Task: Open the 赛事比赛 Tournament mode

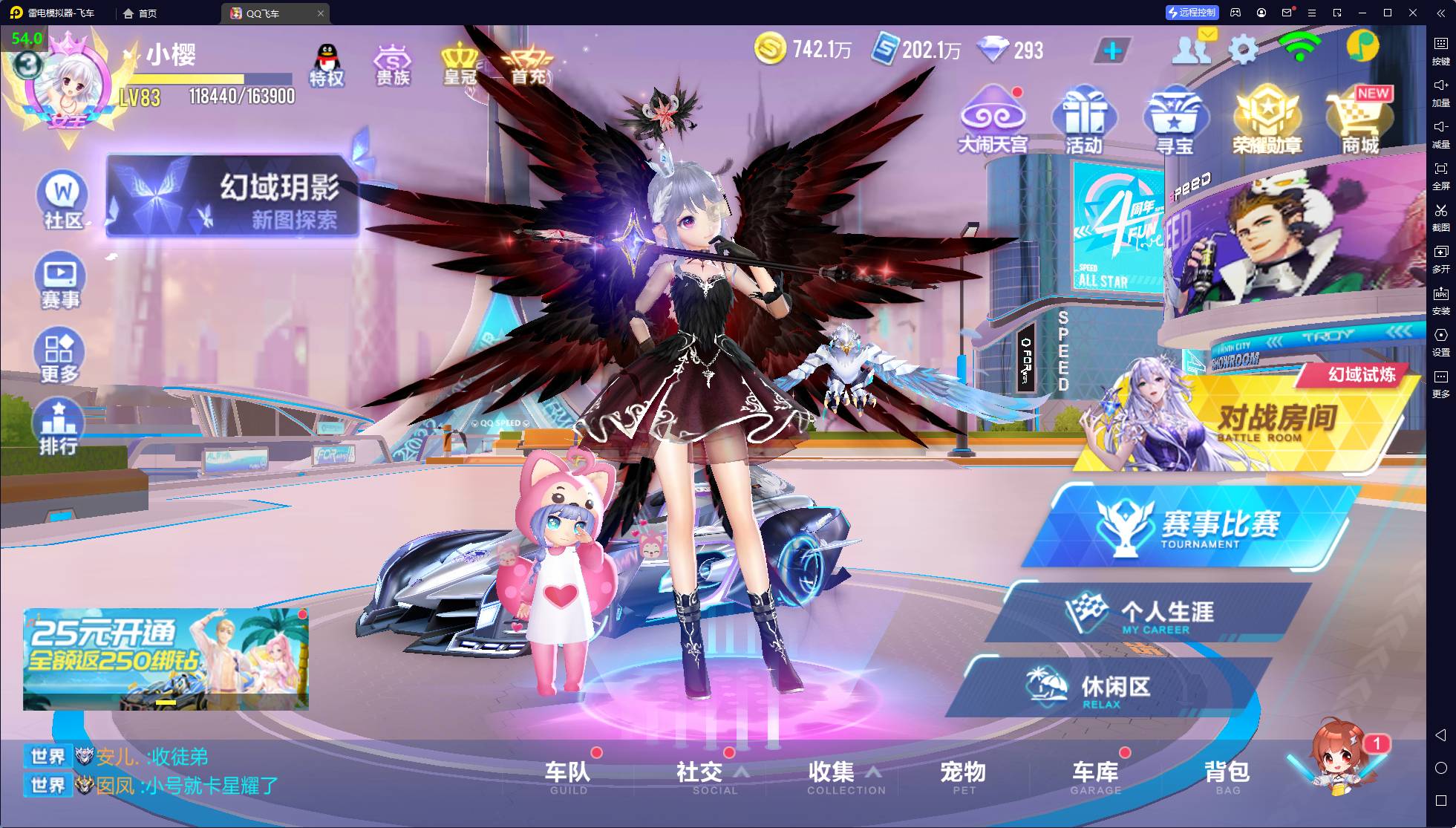Action: click(x=1195, y=527)
